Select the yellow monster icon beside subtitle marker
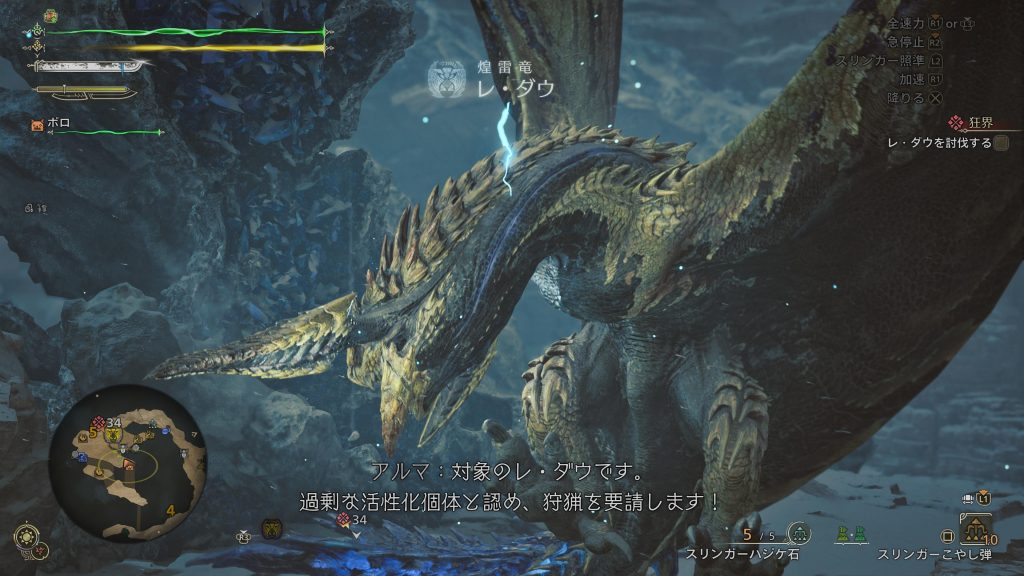This screenshot has width=1024, height=576. click(271, 529)
